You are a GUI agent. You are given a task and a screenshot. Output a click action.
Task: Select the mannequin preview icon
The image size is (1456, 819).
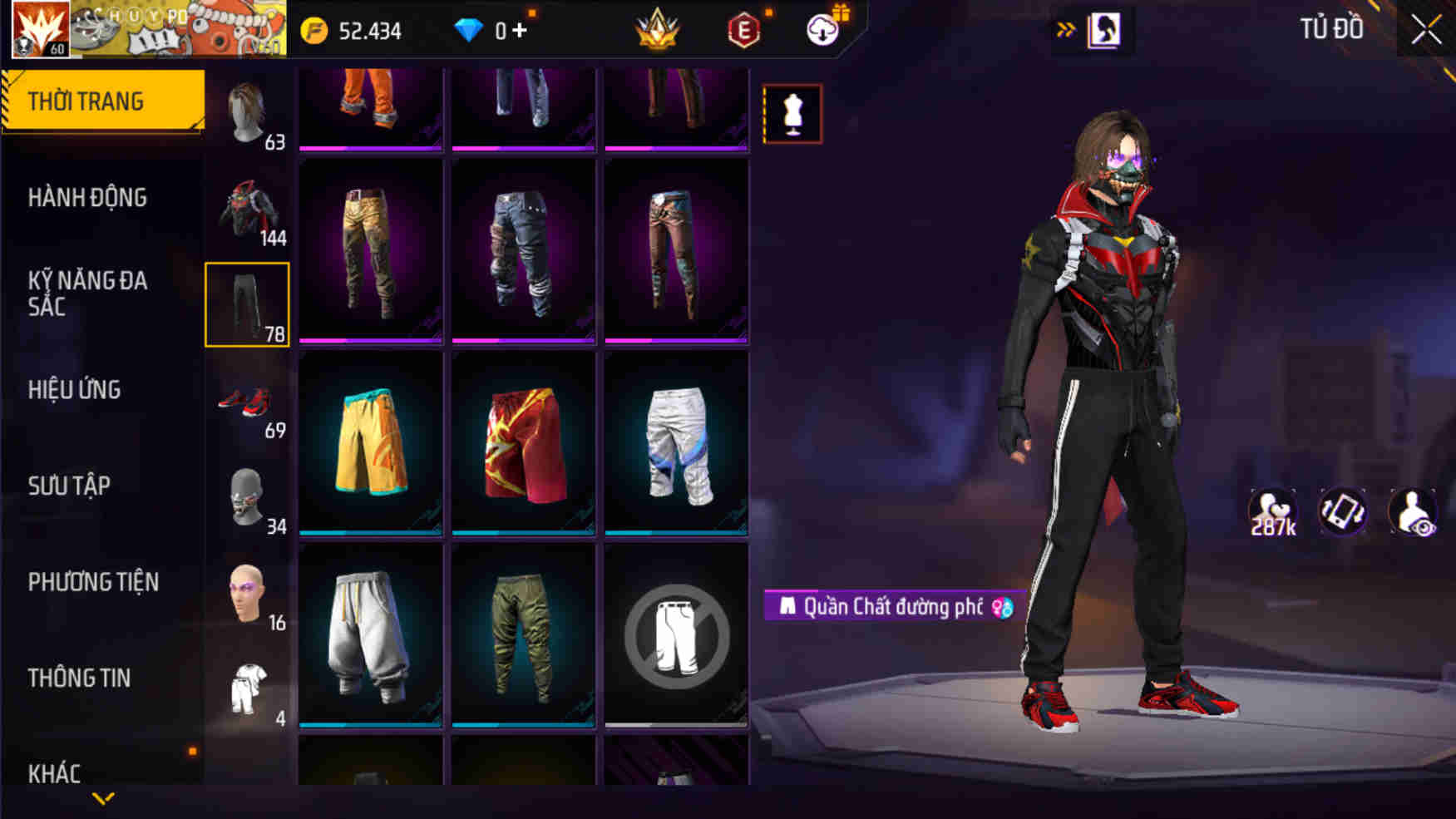(x=792, y=112)
